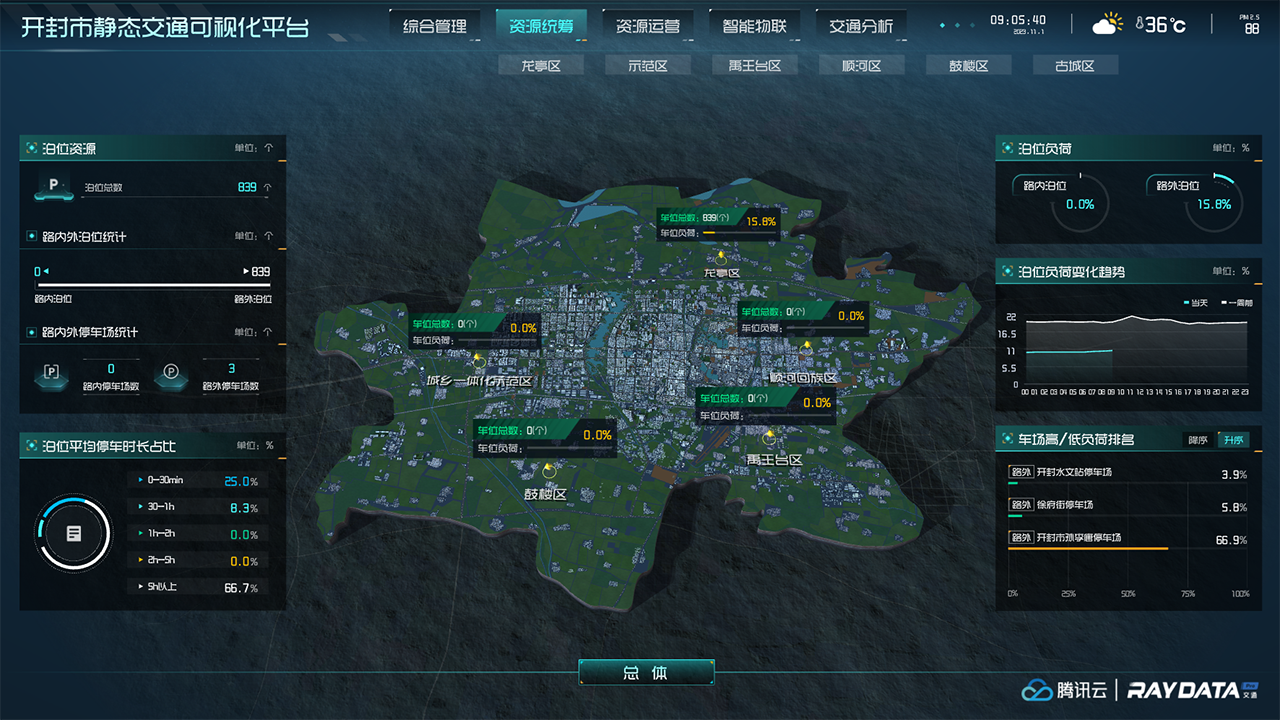The width and height of the screenshot is (1280, 720).
Task: Enable 升序 sorting in 车场高/低负荷排名
Action: [x=1232, y=439]
